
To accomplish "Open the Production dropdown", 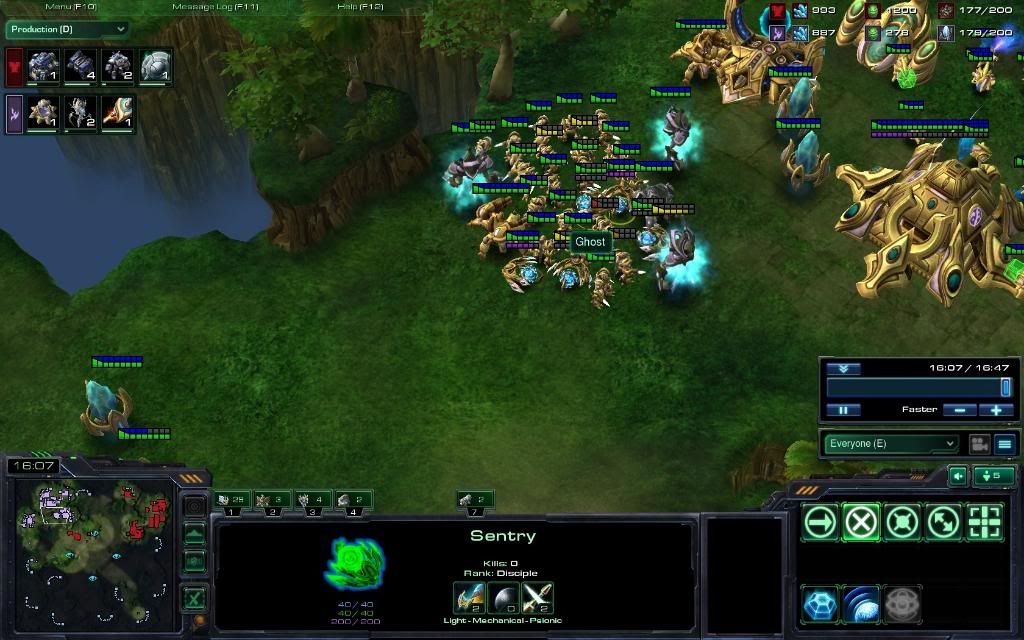I will [68, 30].
